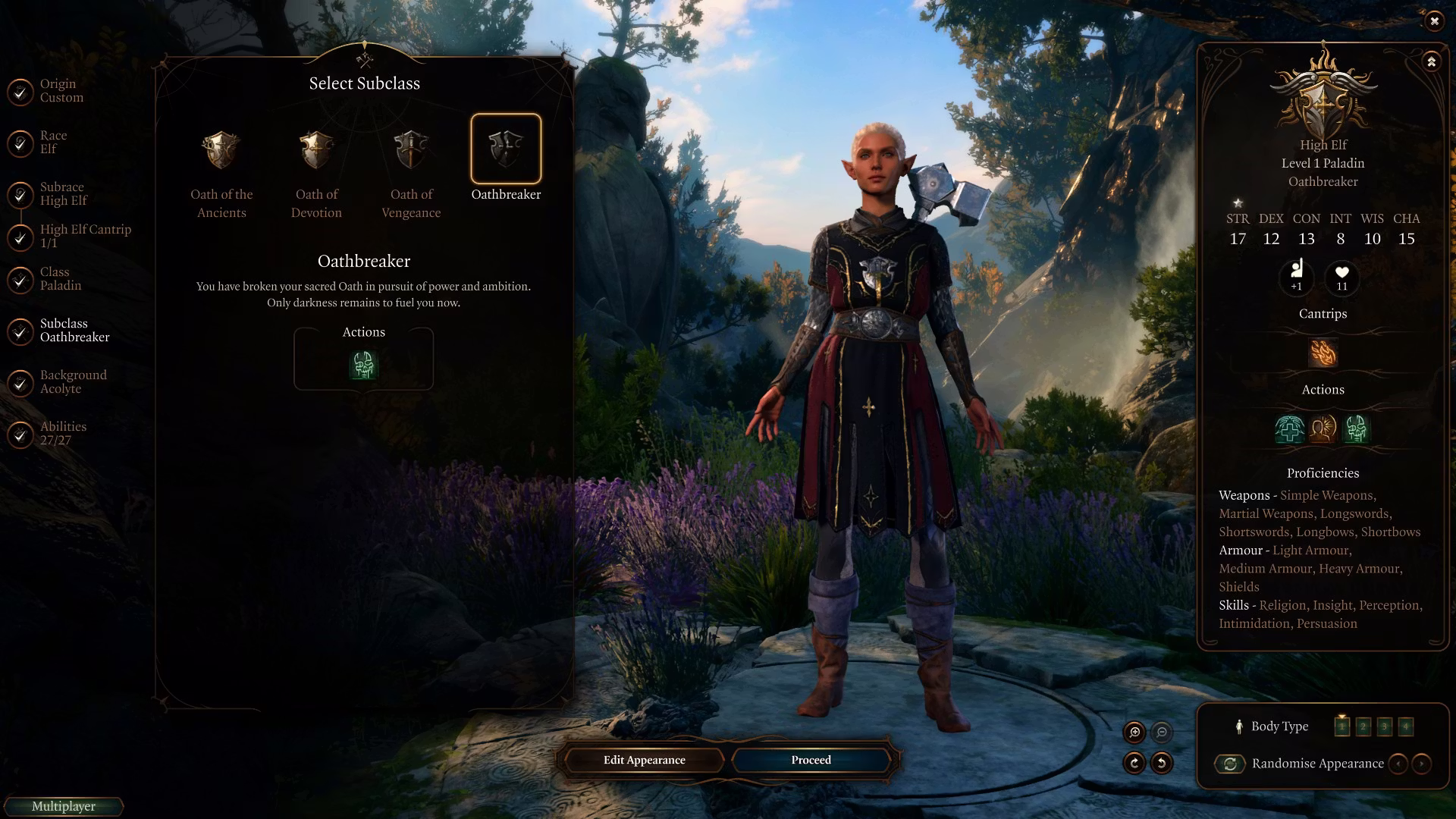Close the character creation screen
1456x819 pixels.
coord(1434,21)
